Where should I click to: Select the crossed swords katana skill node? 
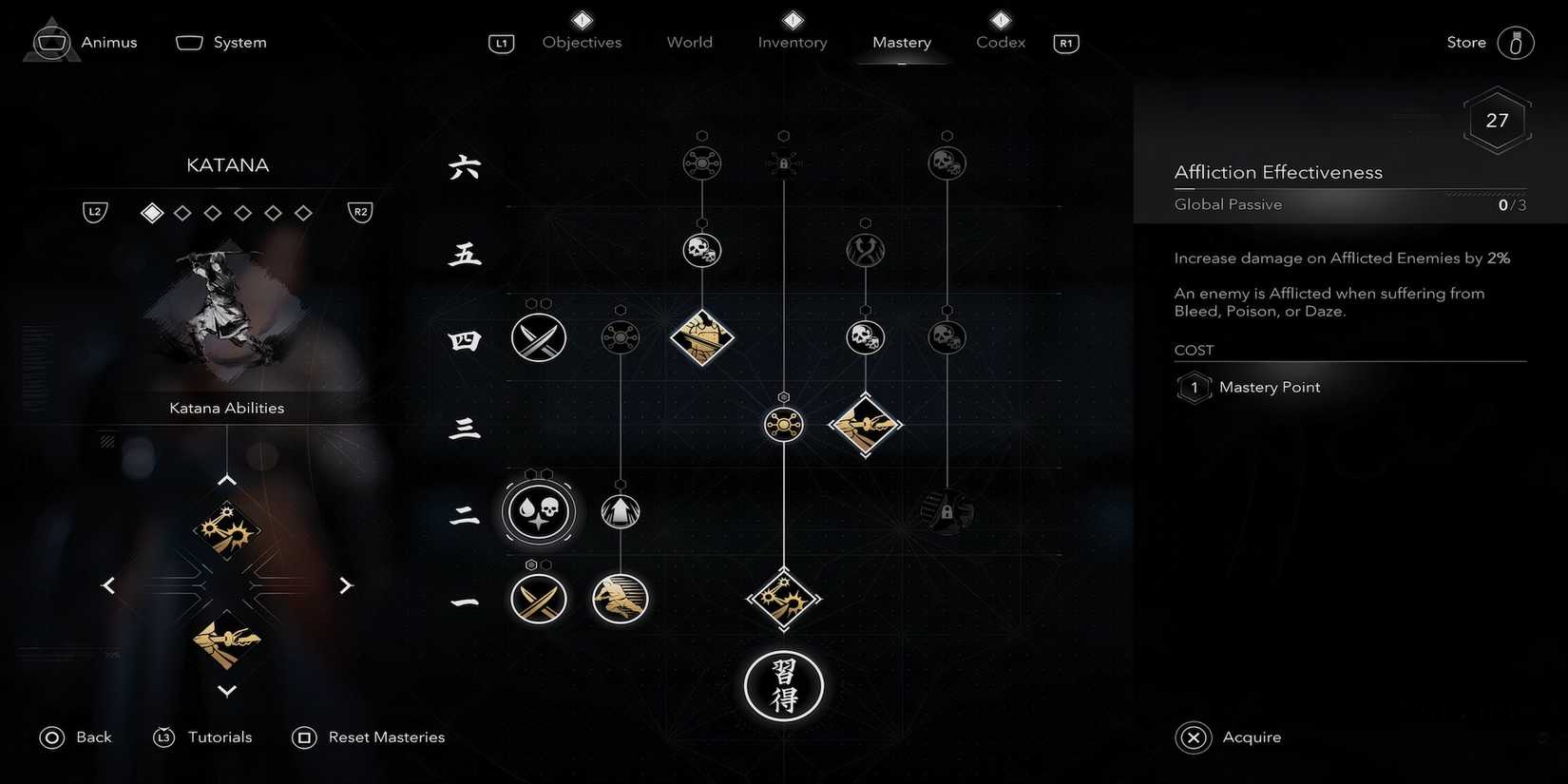pos(538,336)
